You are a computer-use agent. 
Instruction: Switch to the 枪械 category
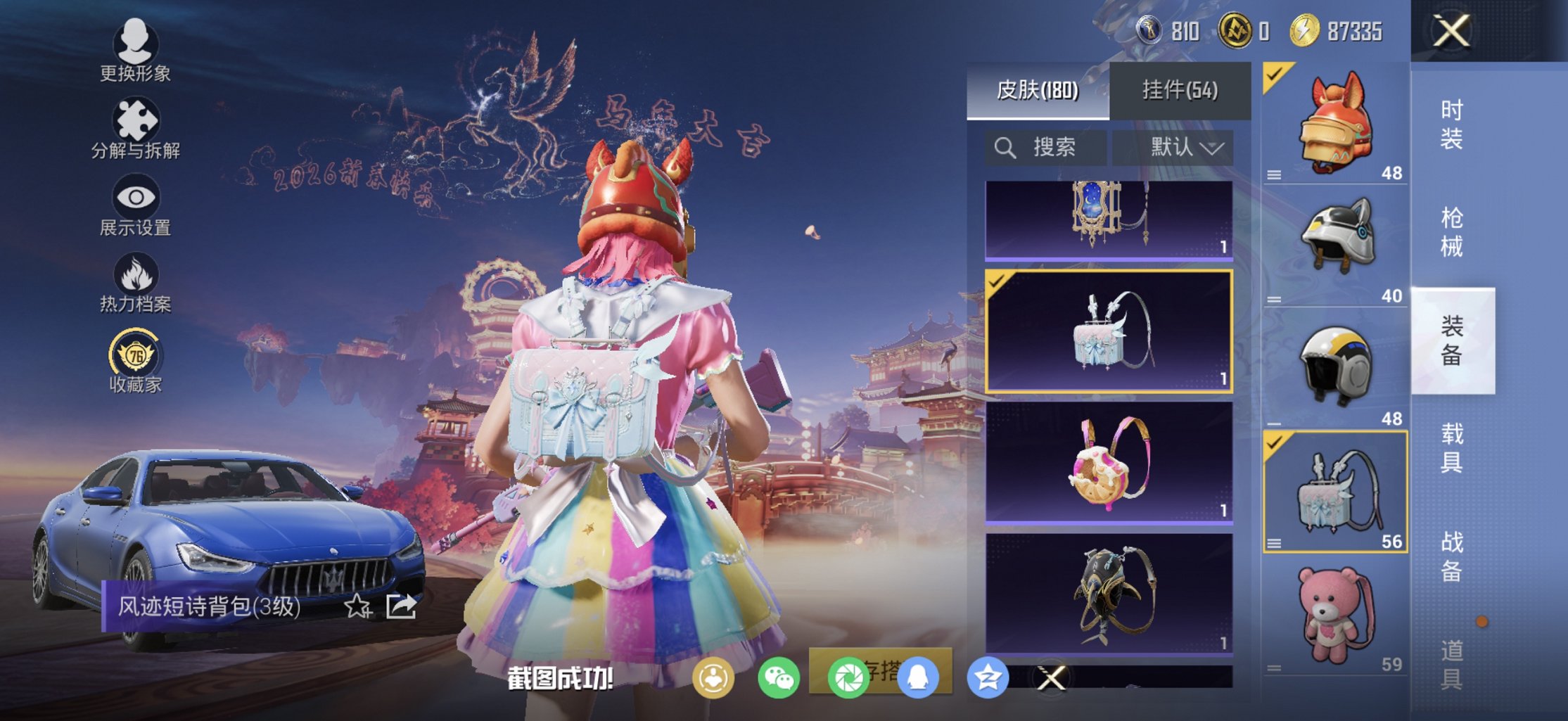(1452, 232)
